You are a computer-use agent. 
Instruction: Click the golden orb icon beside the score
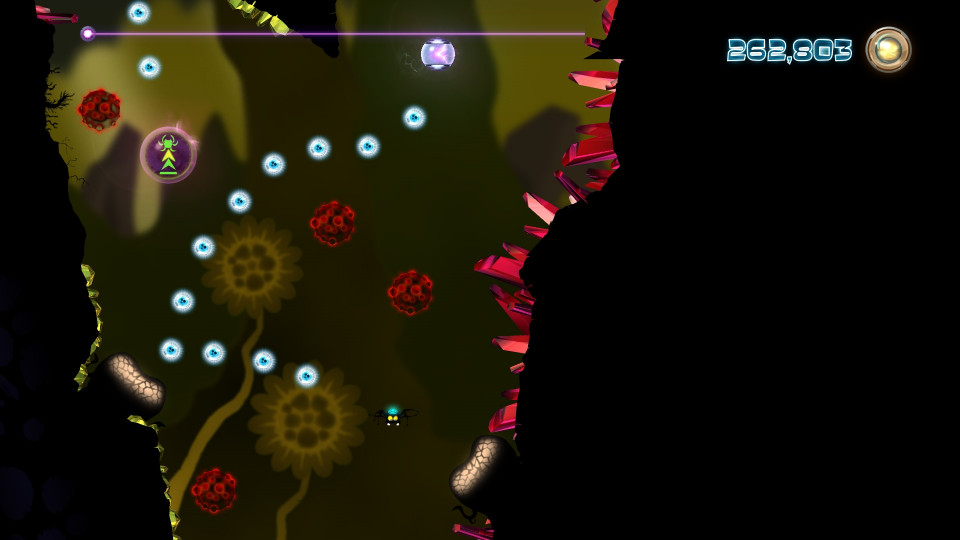point(888,49)
